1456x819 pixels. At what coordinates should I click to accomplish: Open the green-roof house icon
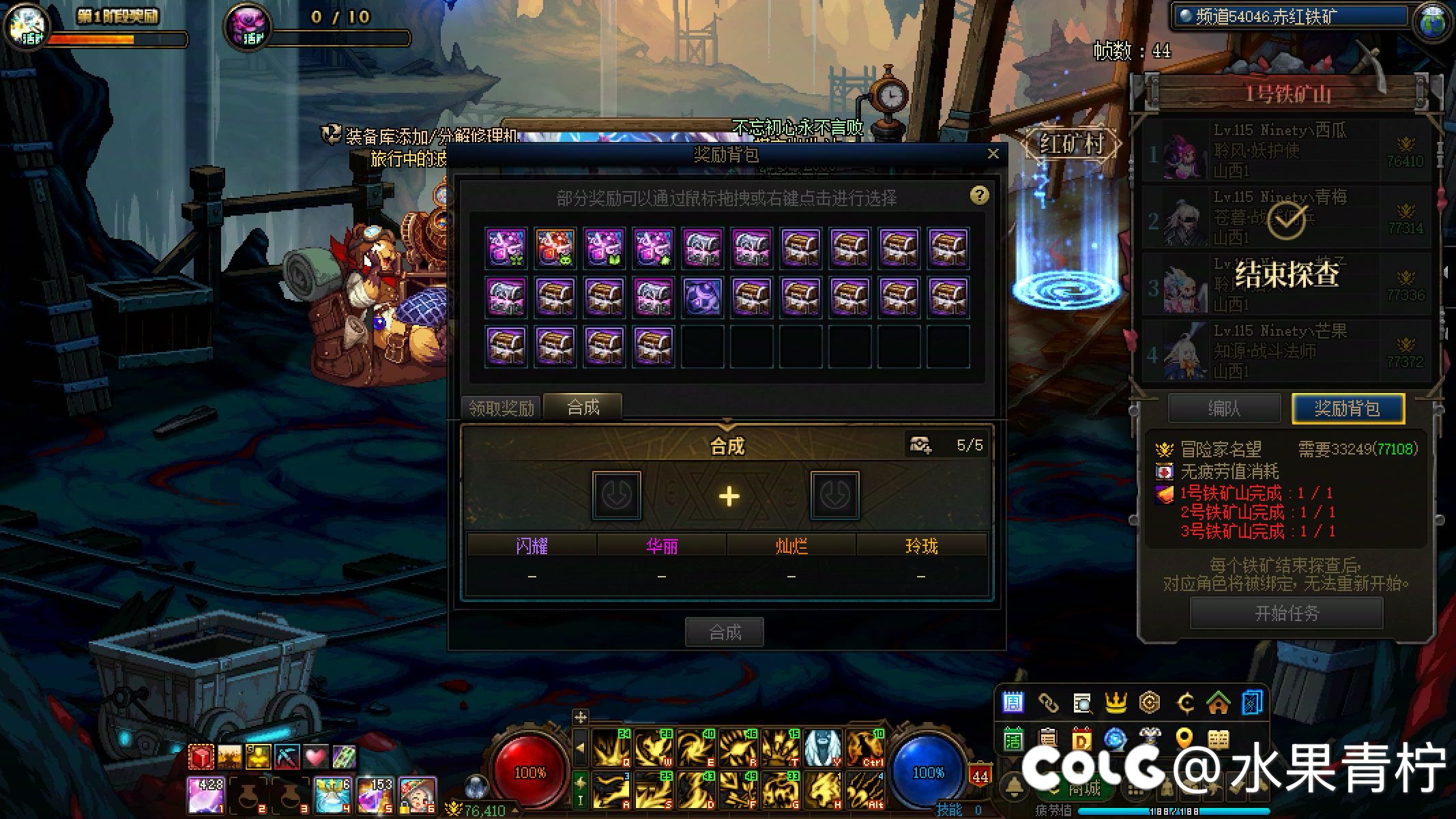click(1218, 702)
